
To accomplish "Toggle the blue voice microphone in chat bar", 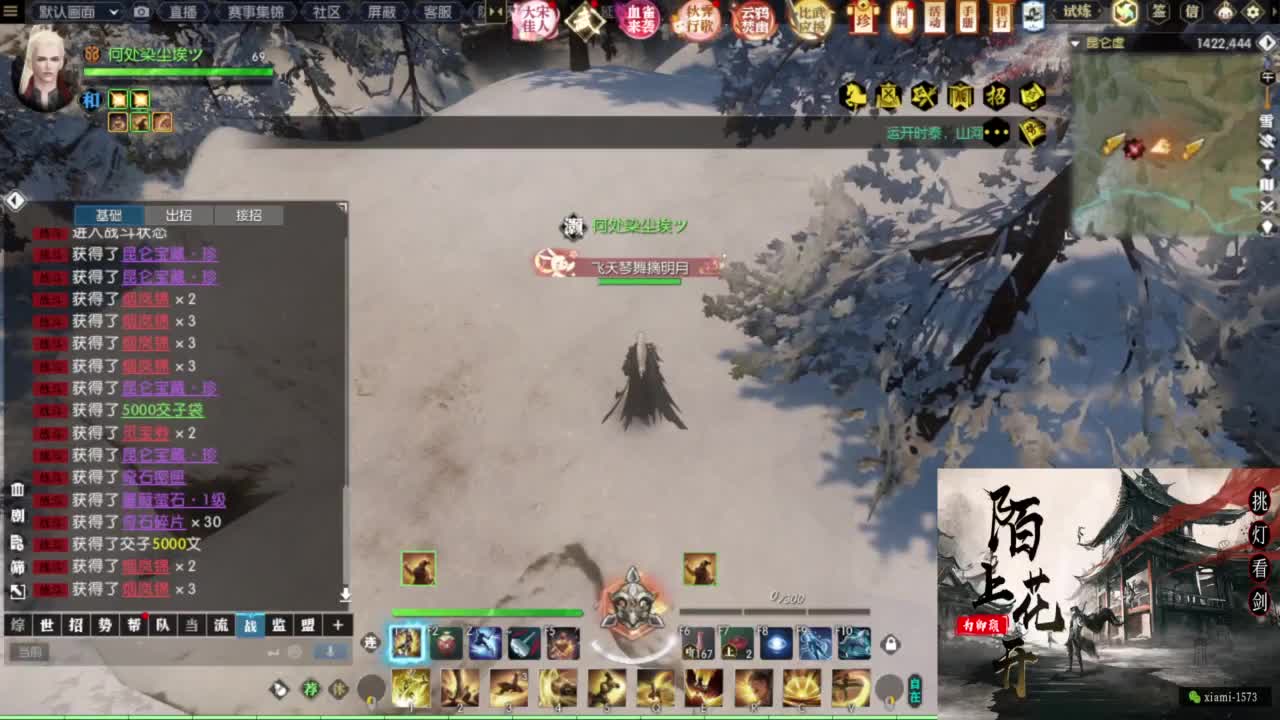I will pos(330,651).
